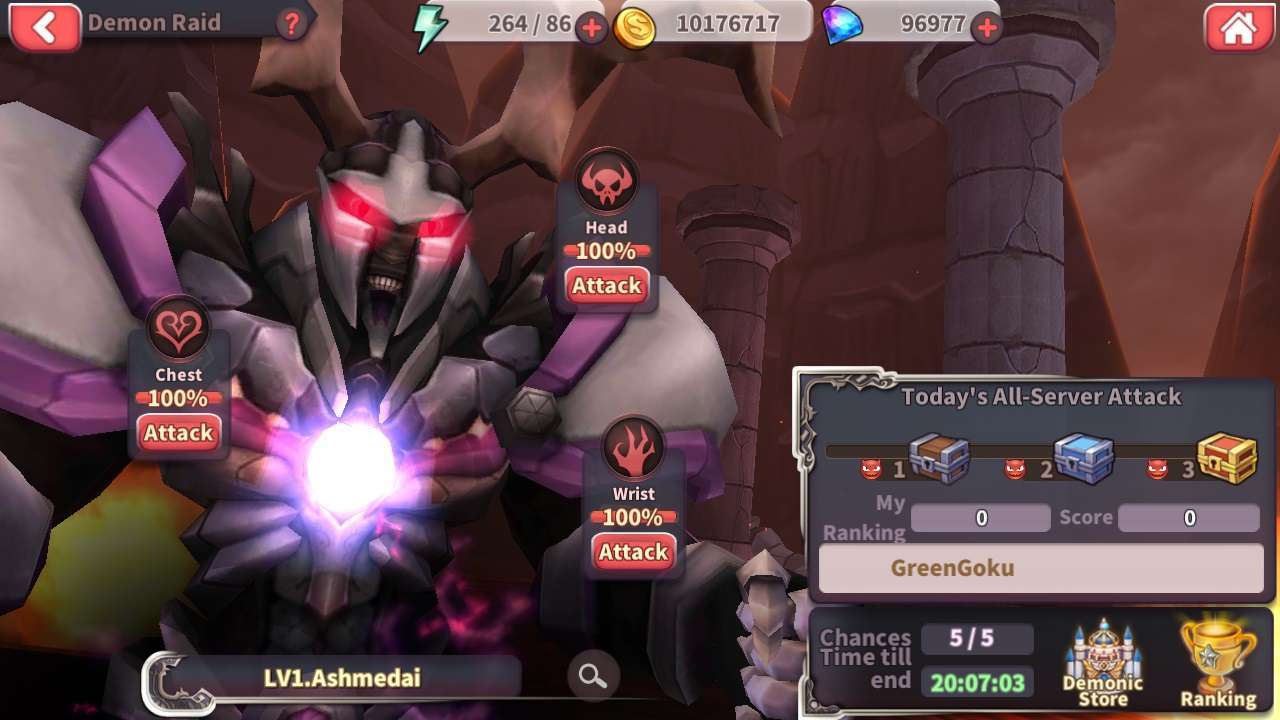Select the GreenGoku ranking row
The width and height of the screenshot is (1280, 720).
point(1041,569)
